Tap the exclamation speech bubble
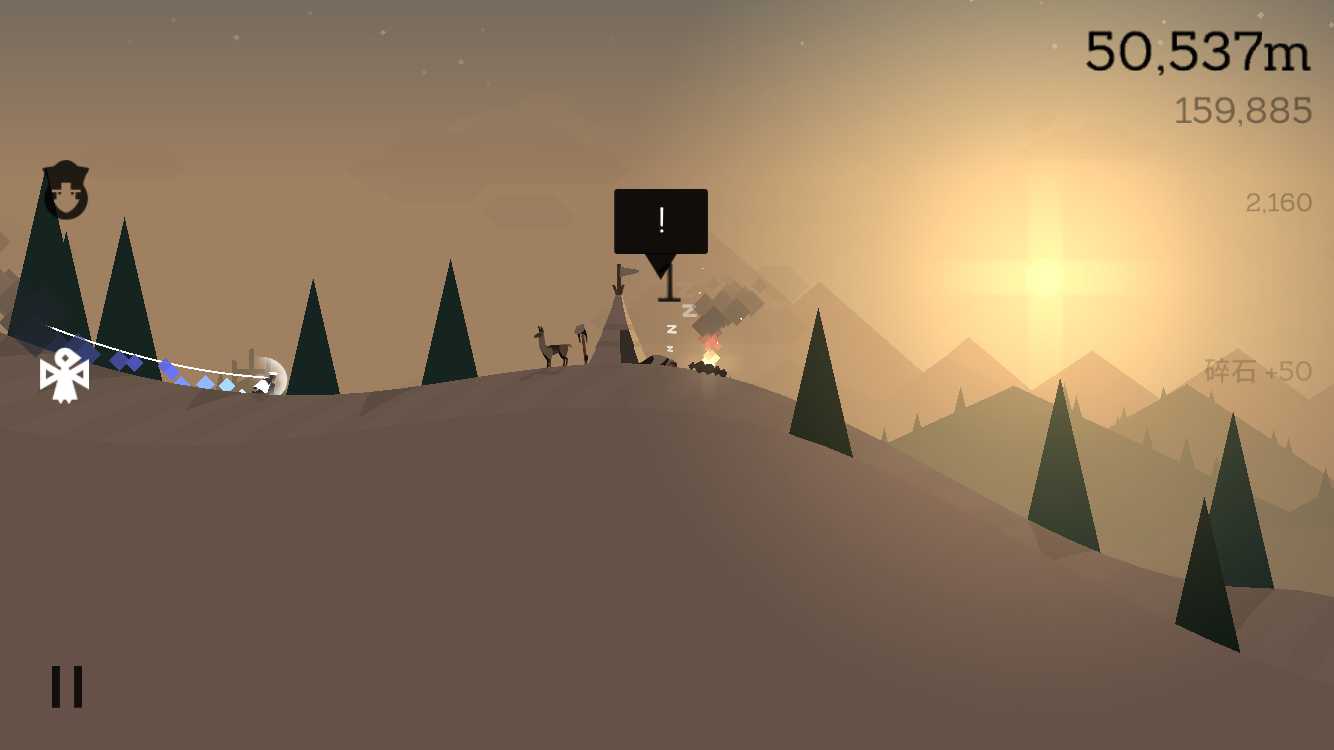1334x750 pixels. click(661, 220)
